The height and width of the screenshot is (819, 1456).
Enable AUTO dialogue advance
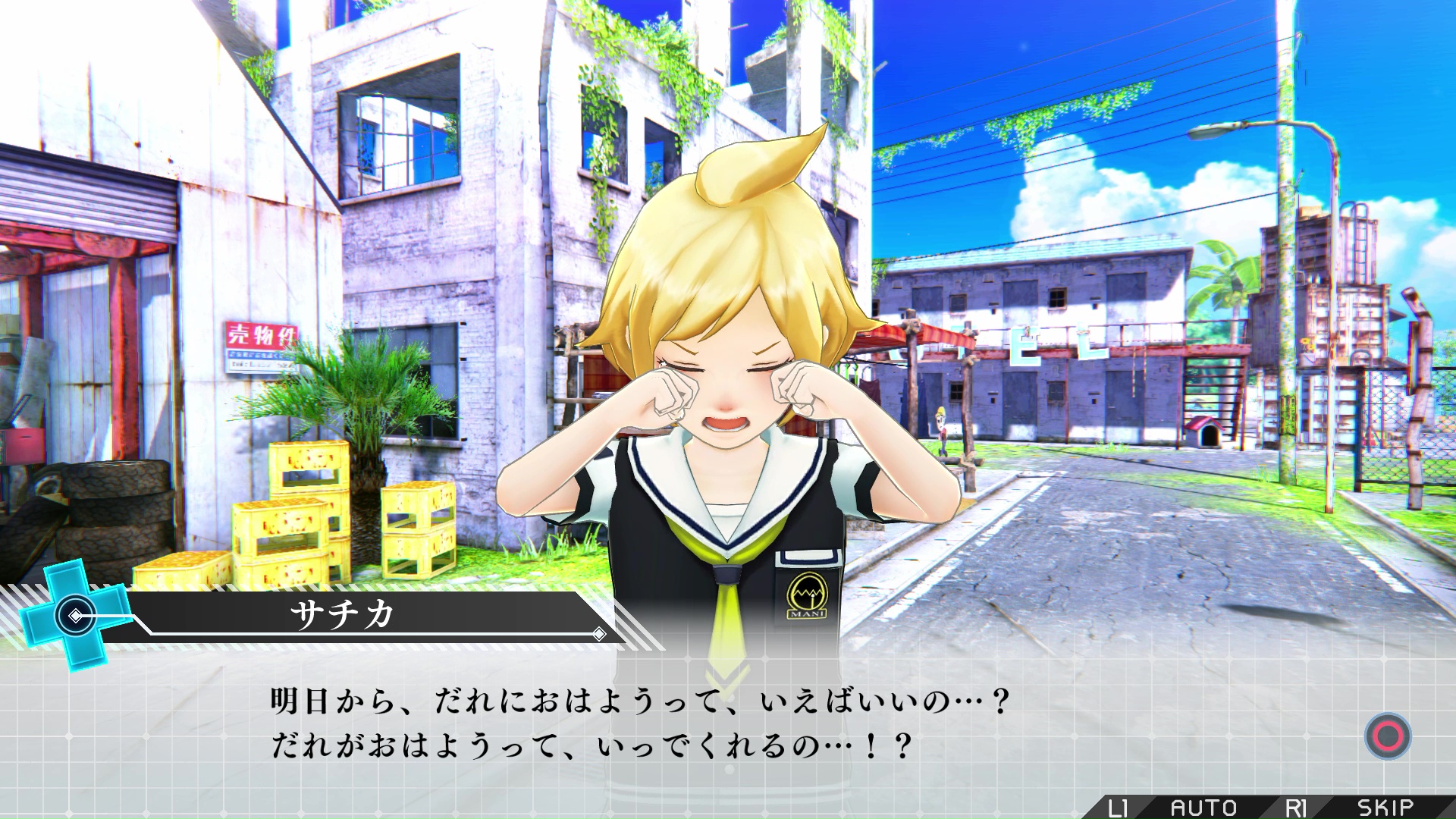1203,808
